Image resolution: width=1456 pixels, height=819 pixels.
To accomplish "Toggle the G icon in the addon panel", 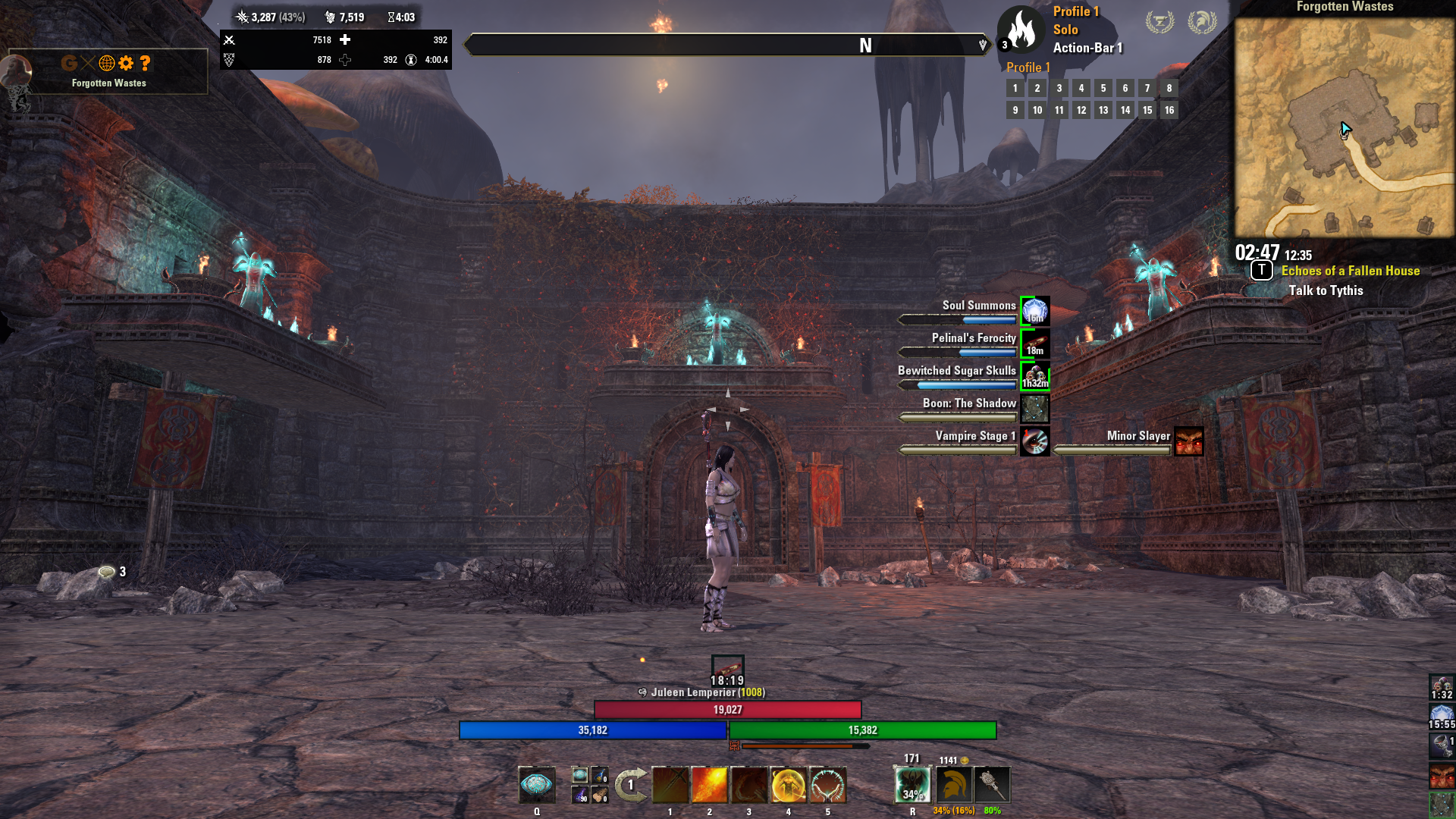I will click(x=69, y=64).
